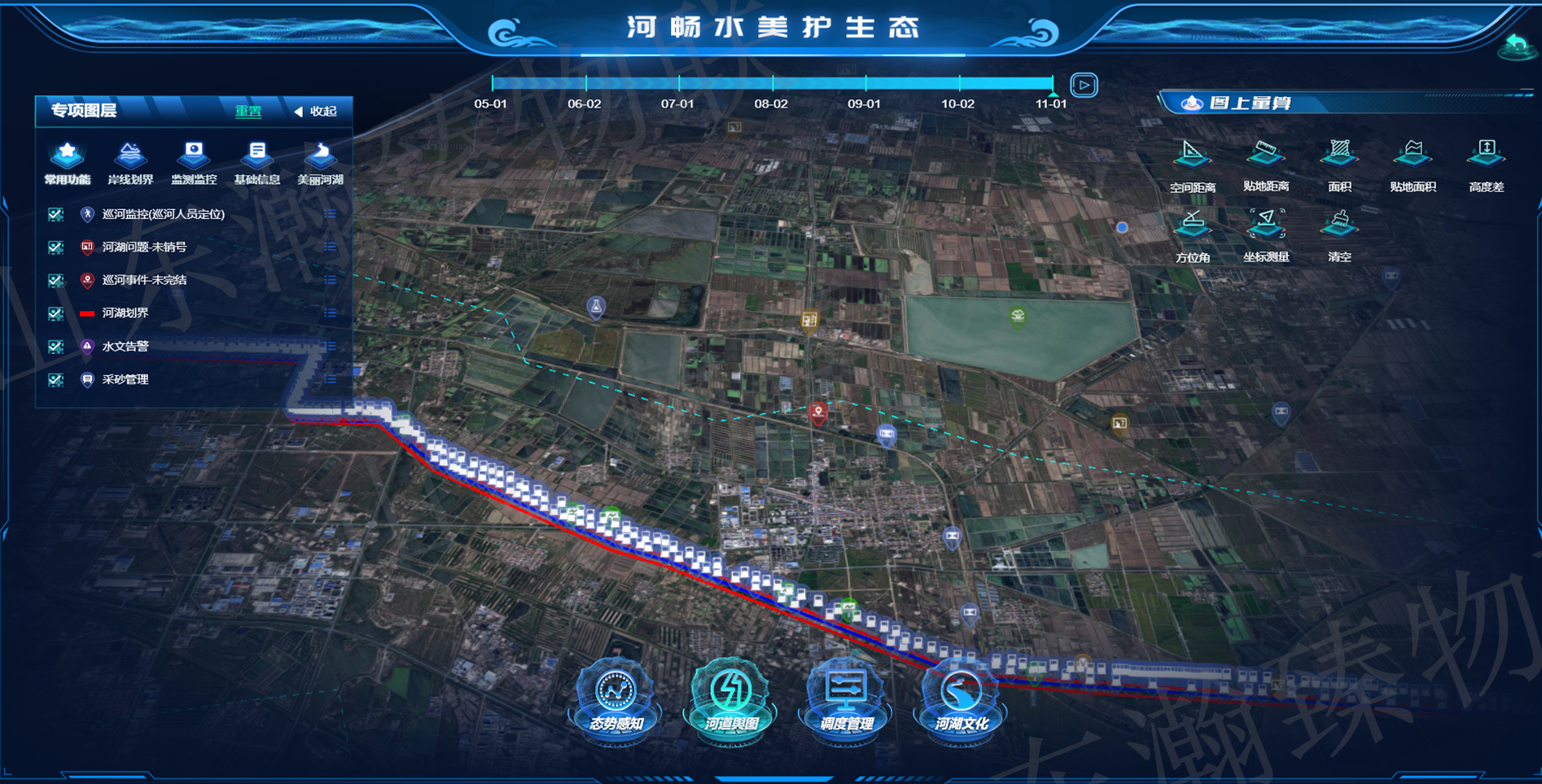Click the back arrow in top corner
The image size is (1542, 784).
point(1517,45)
